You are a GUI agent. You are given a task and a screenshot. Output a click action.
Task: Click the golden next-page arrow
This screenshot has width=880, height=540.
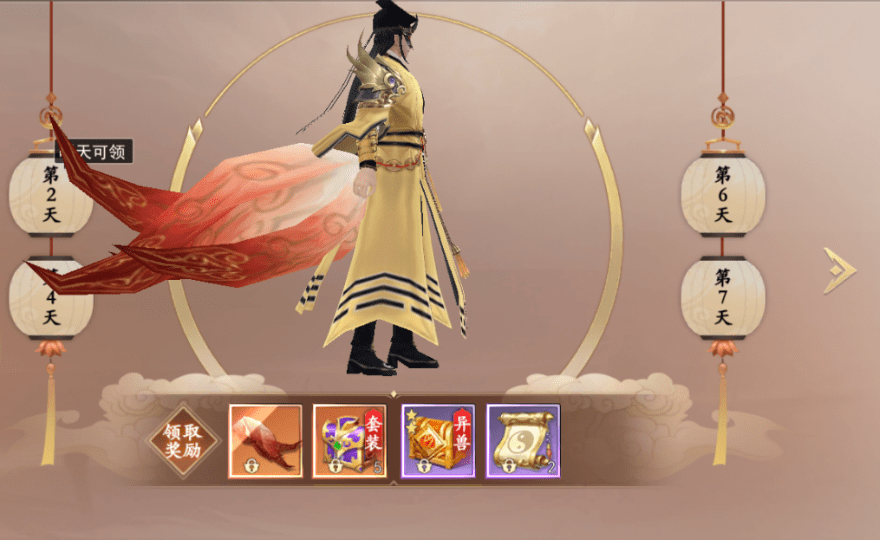point(839,270)
